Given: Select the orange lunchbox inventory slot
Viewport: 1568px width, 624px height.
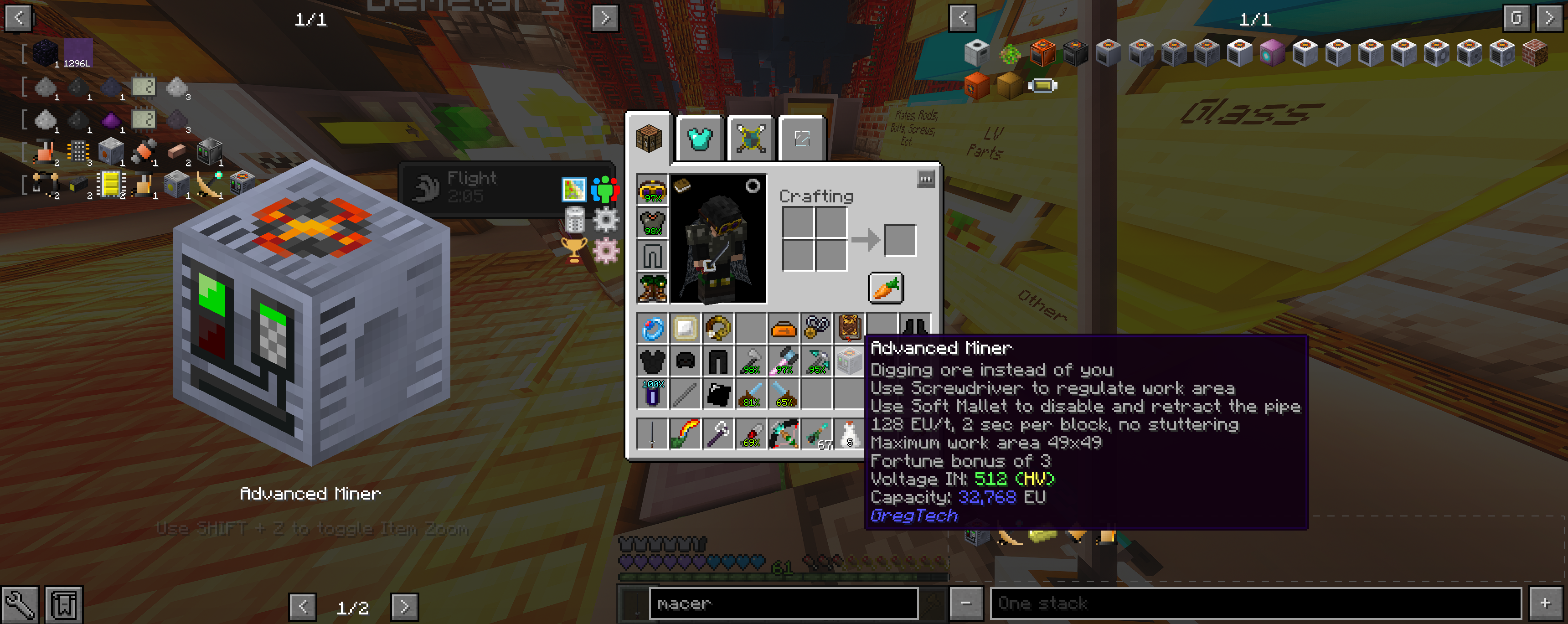Looking at the screenshot, I should click(x=784, y=329).
